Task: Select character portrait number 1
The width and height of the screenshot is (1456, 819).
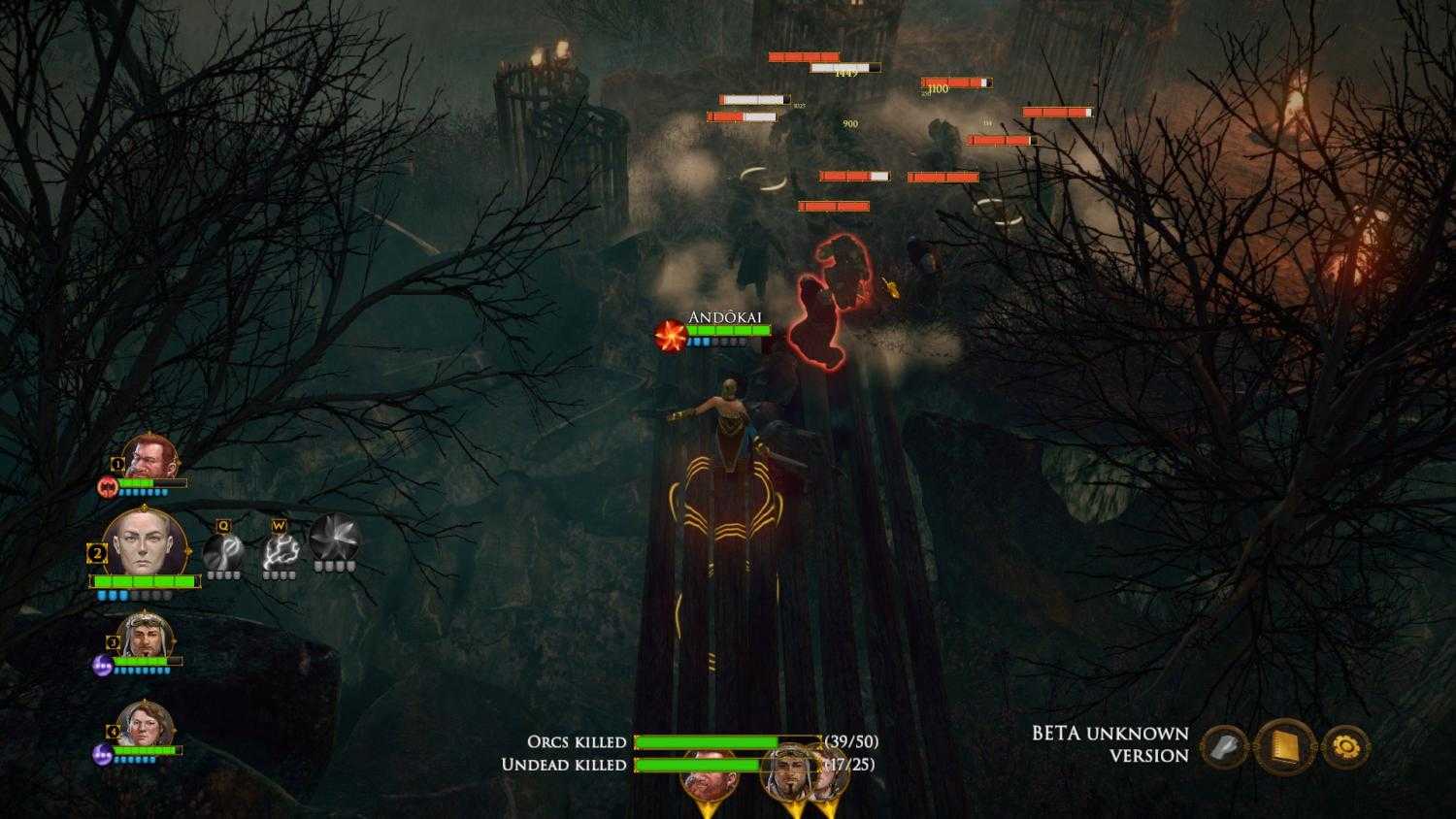Action: coord(150,456)
